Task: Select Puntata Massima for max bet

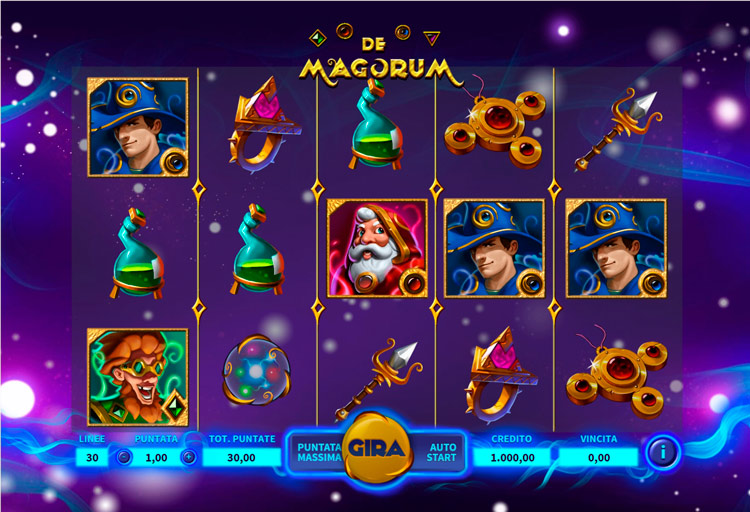Action: click(317, 451)
